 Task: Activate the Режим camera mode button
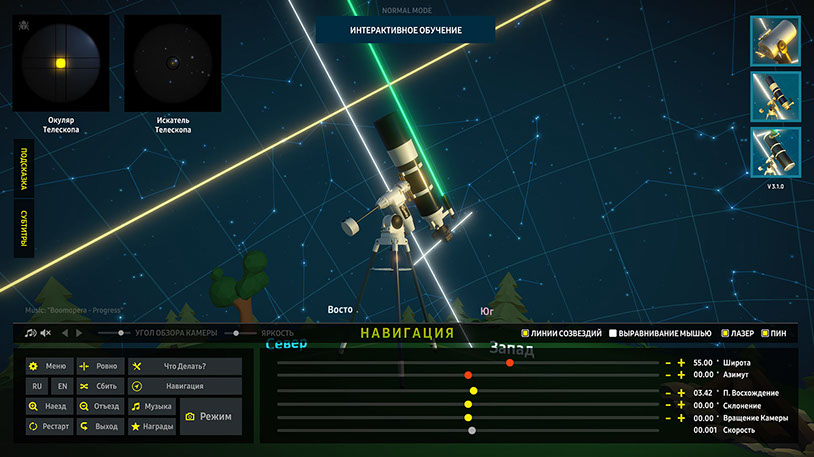209,416
